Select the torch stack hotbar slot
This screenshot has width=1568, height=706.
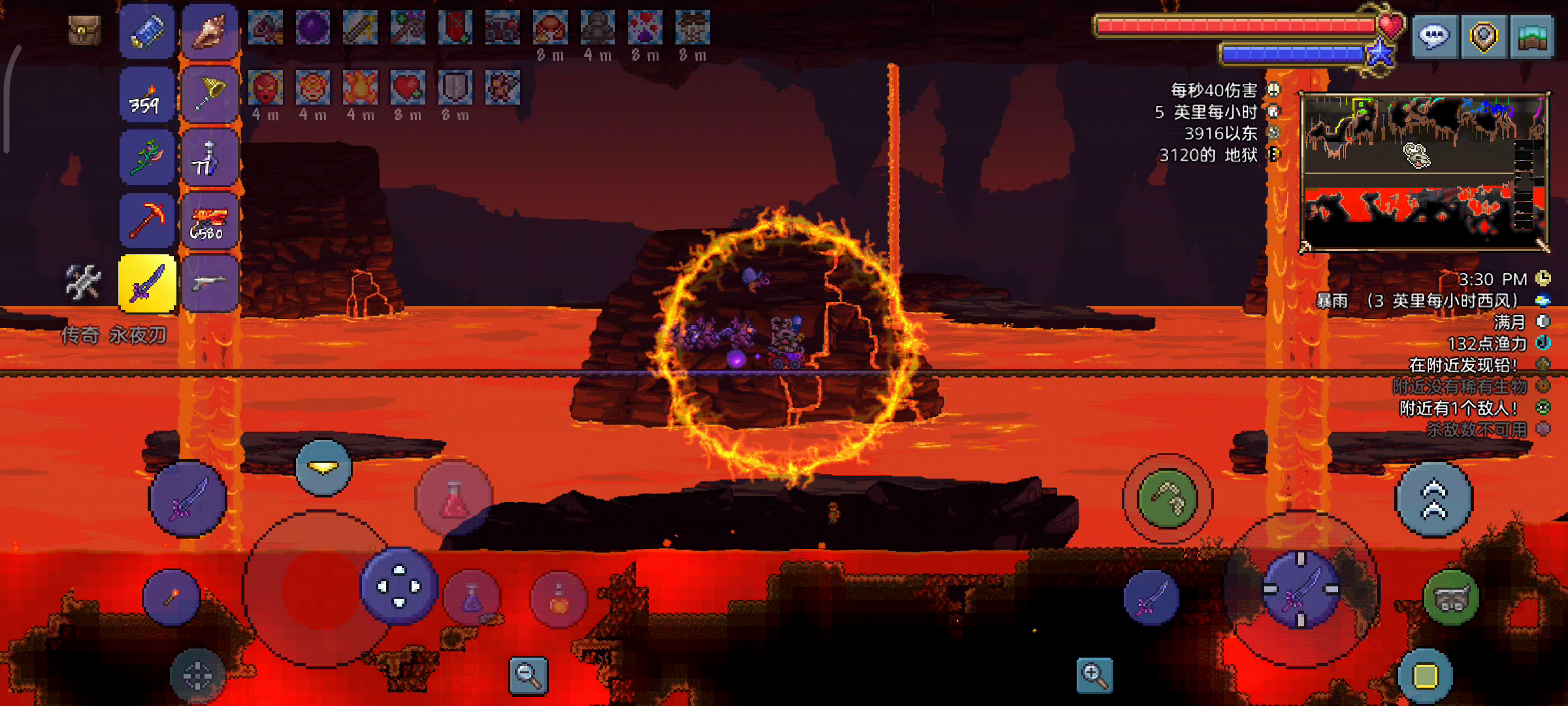point(147,95)
